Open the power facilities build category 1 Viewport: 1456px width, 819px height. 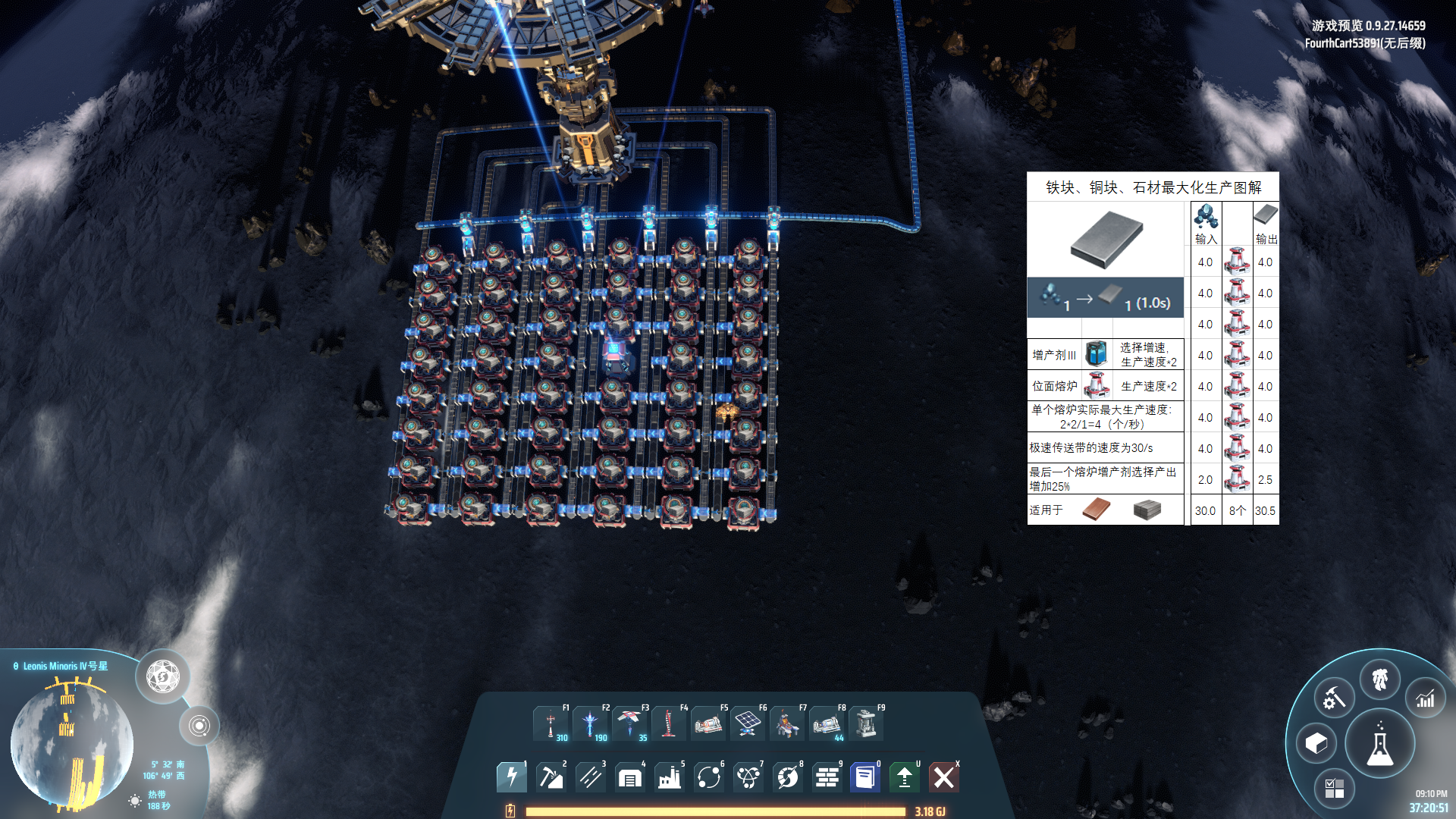(x=511, y=777)
